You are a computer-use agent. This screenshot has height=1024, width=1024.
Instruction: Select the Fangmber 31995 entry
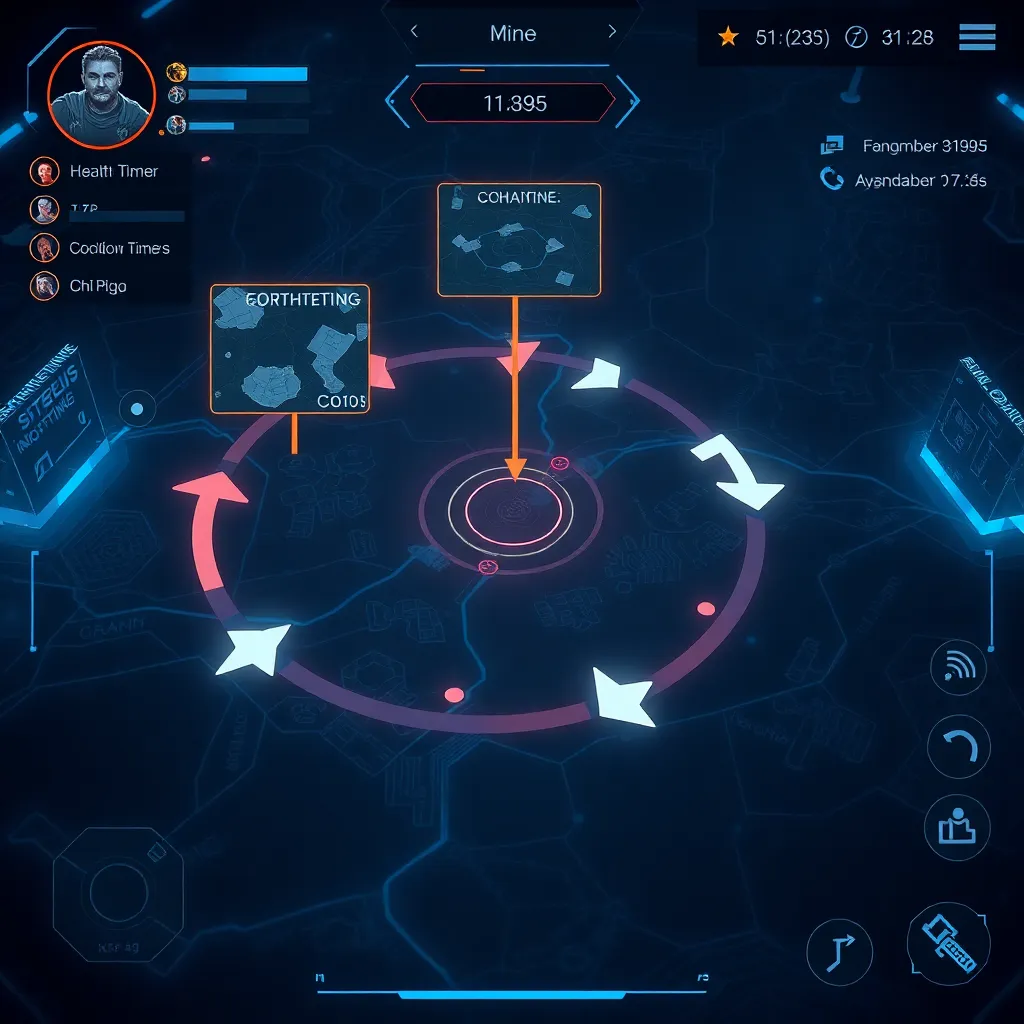[924, 147]
